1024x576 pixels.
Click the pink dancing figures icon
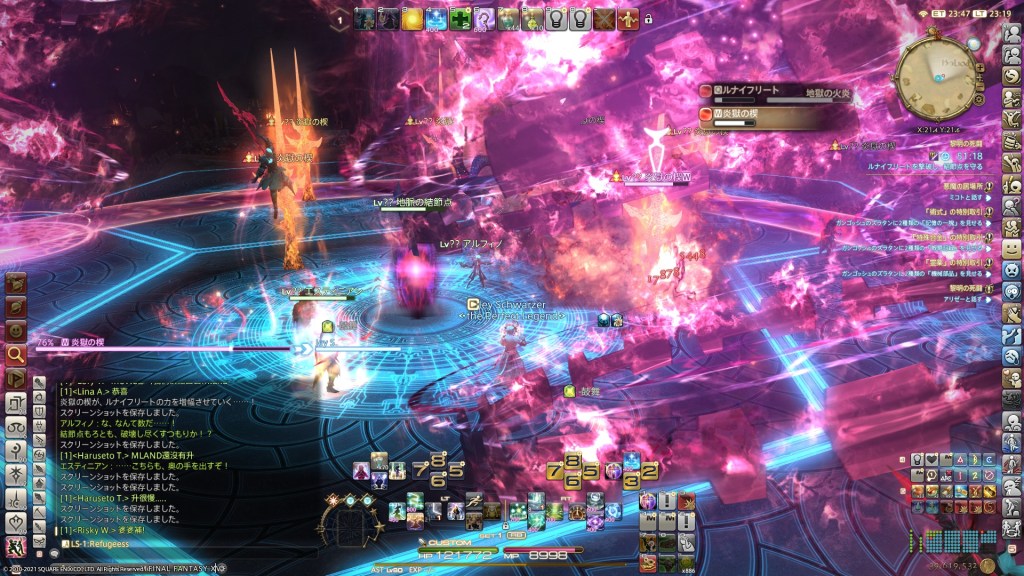pyautogui.click(x=17, y=546)
